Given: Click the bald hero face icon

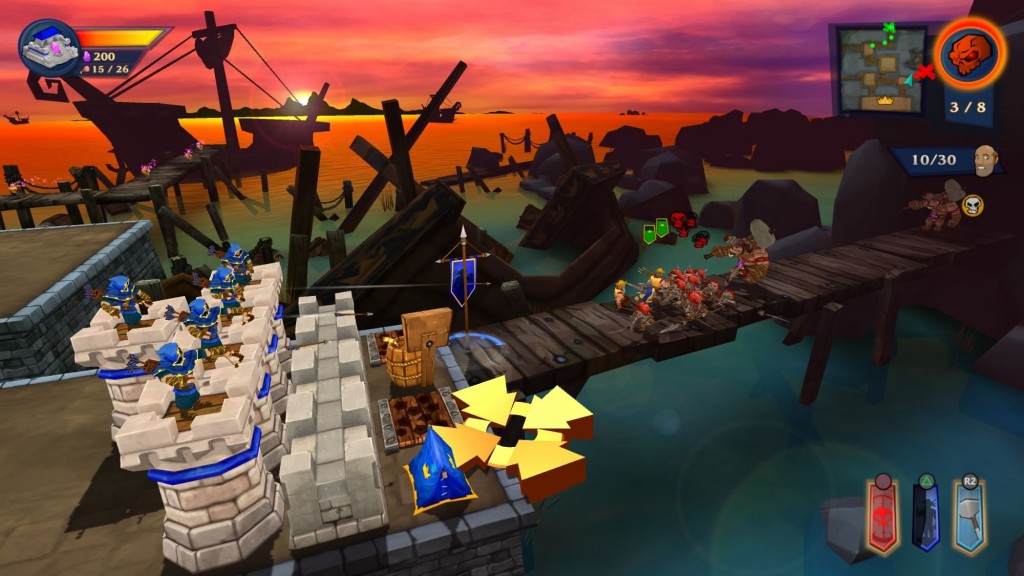Looking at the screenshot, I should tap(987, 160).
